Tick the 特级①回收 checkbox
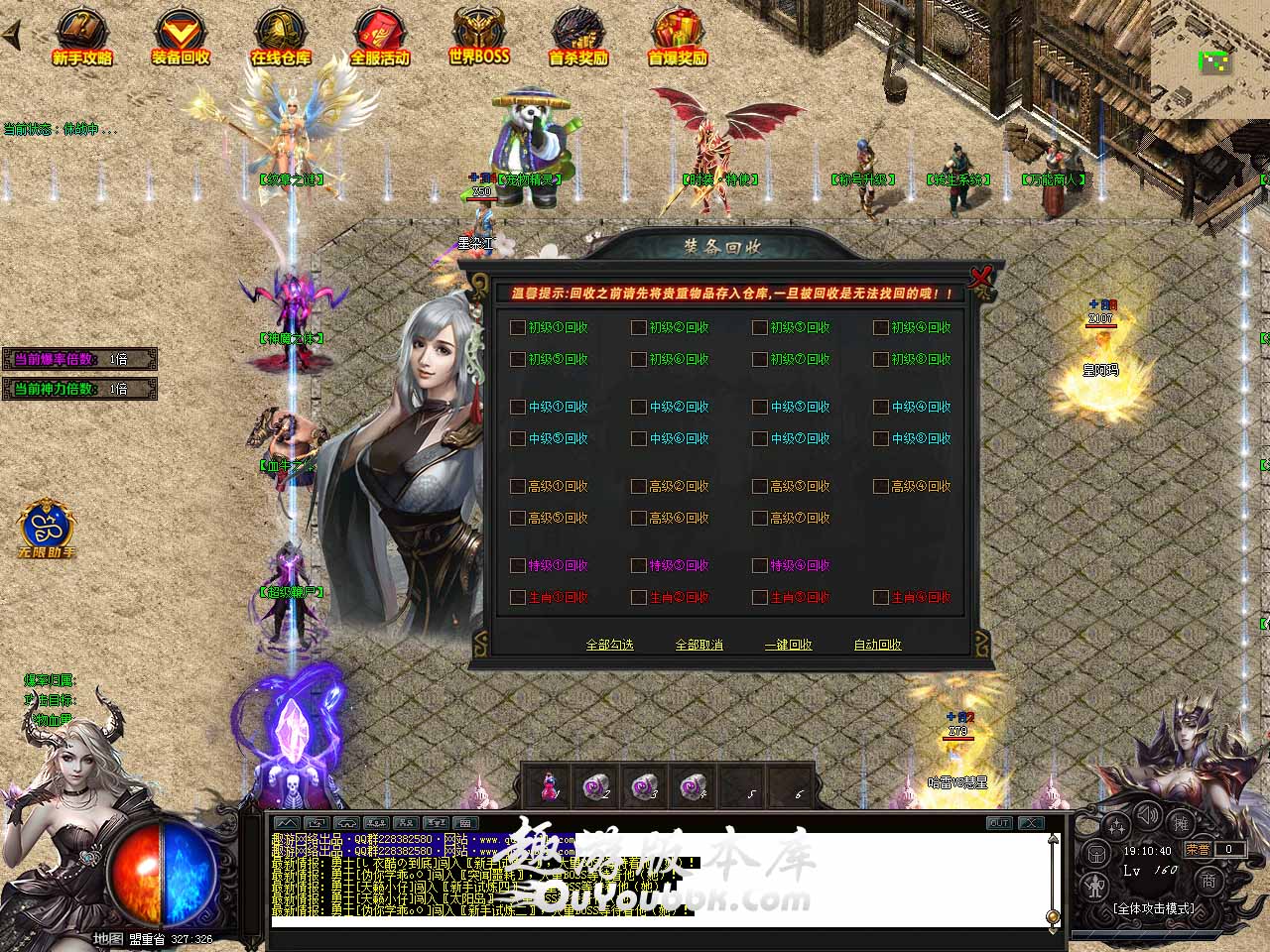This screenshot has width=1270, height=952. tap(518, 565)
